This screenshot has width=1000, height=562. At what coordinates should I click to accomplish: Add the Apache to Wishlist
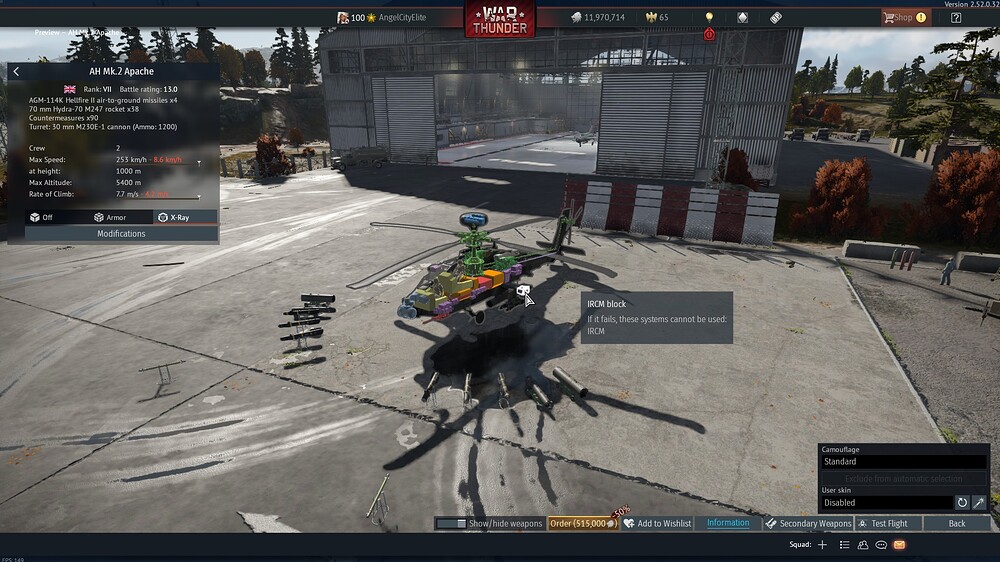[x=657, y=523]
